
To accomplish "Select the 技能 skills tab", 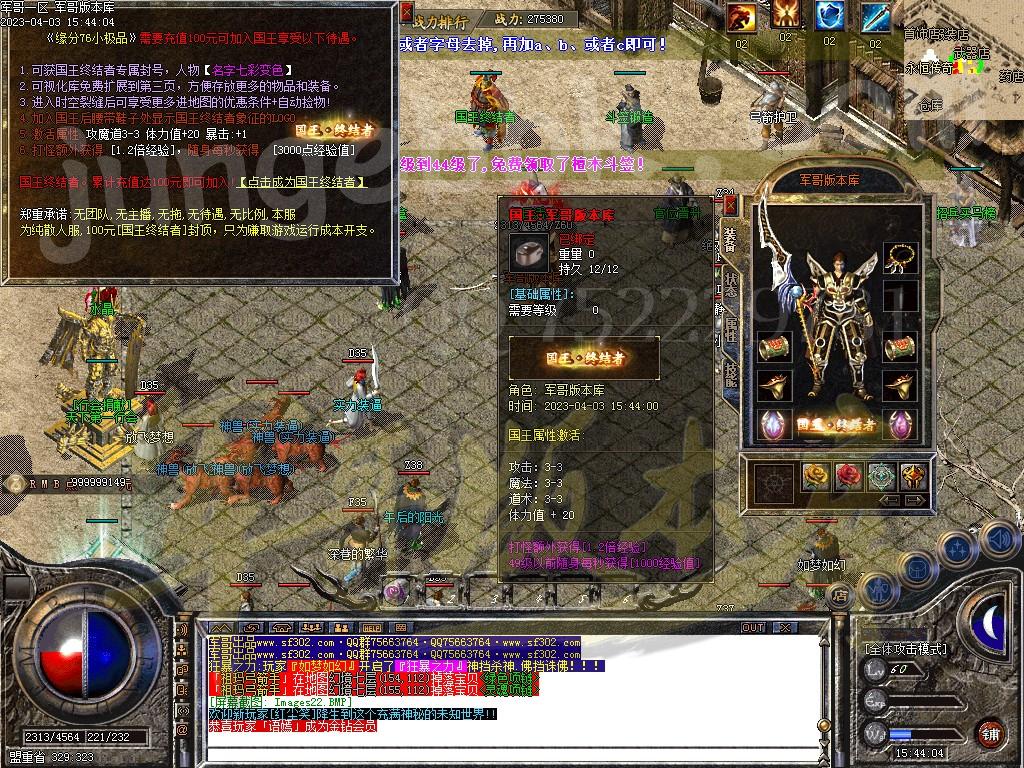I will (731, 373).
